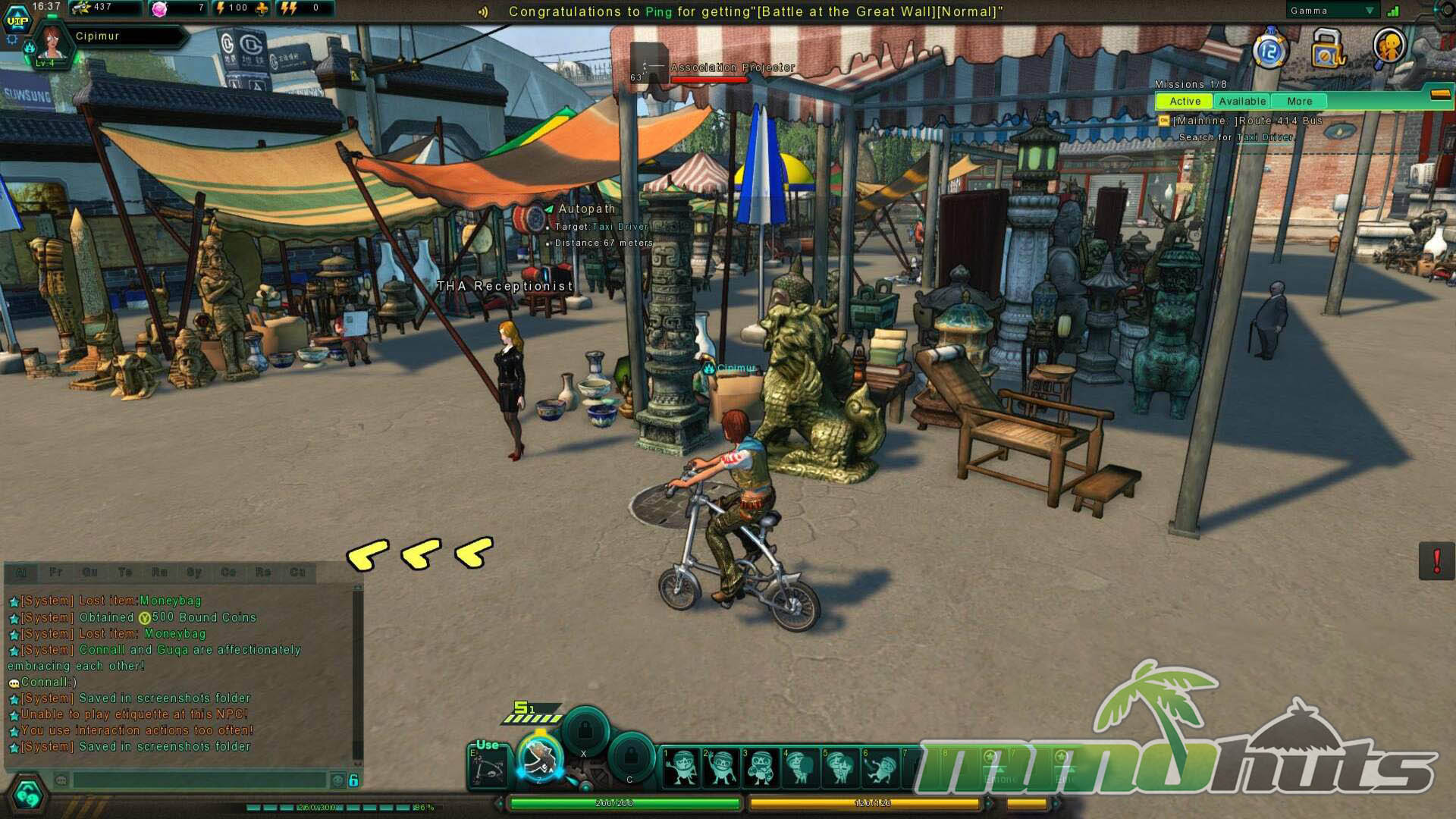Switch to the Available missions tab
1456x819 pixels.
(1241, 101)
